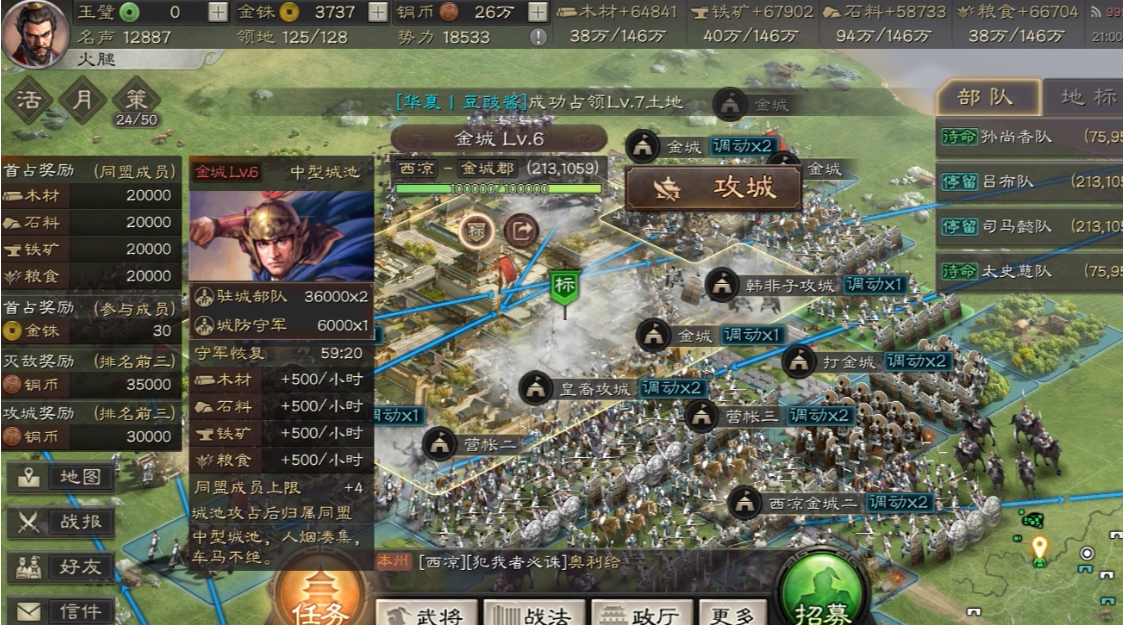Open the 战法 tactics menu
1123x625 pixels.
(533, 612)
